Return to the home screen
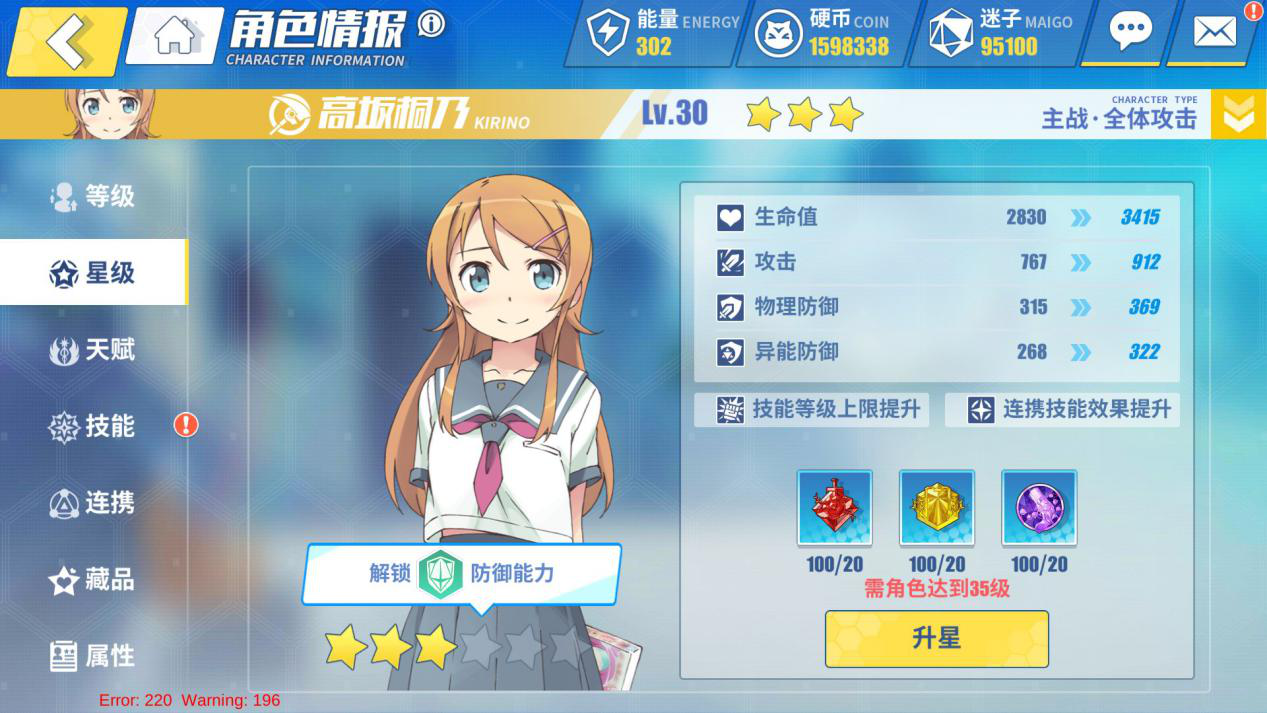The width and height of the screenshot is (1267, 713). pyautogui.click(x=175, y=36)
